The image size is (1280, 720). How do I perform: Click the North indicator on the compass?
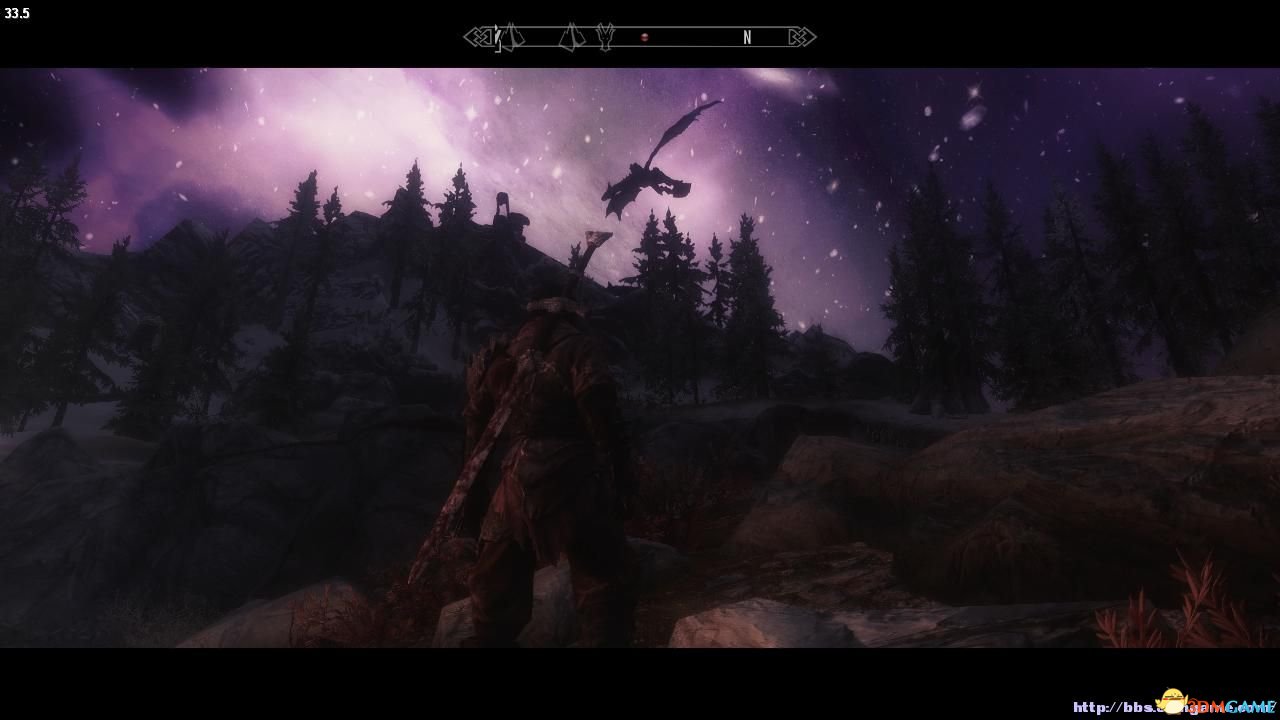tap(747, 38)
